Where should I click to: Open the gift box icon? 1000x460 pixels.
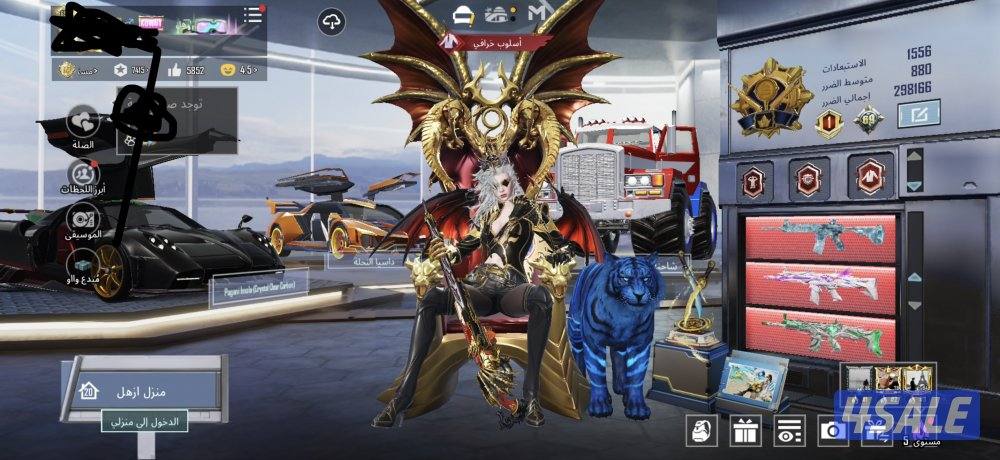point(744,432)
